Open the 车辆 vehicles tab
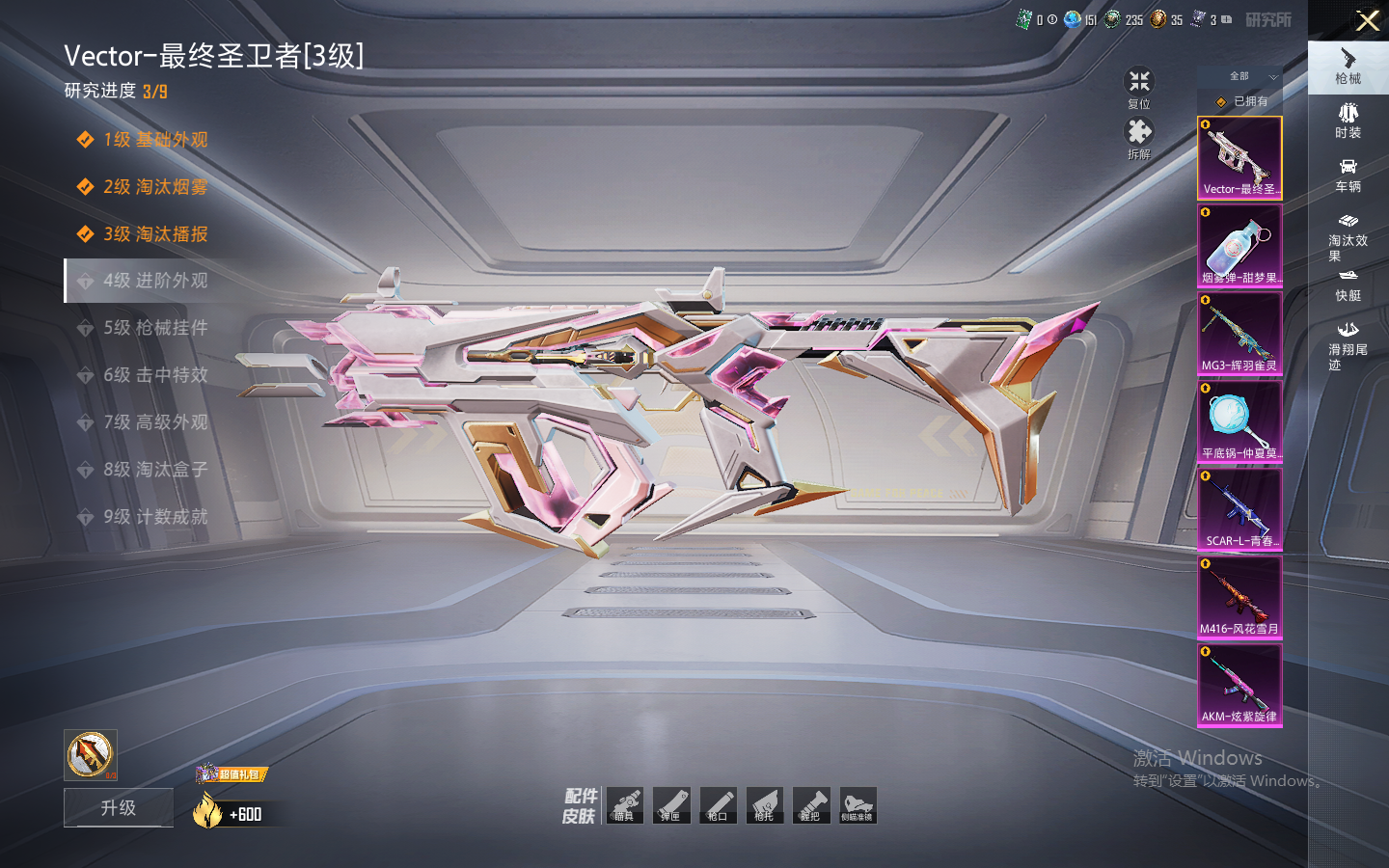Image resolution: width=1389 pixels, height=868 pixels. coord(1348,175)
